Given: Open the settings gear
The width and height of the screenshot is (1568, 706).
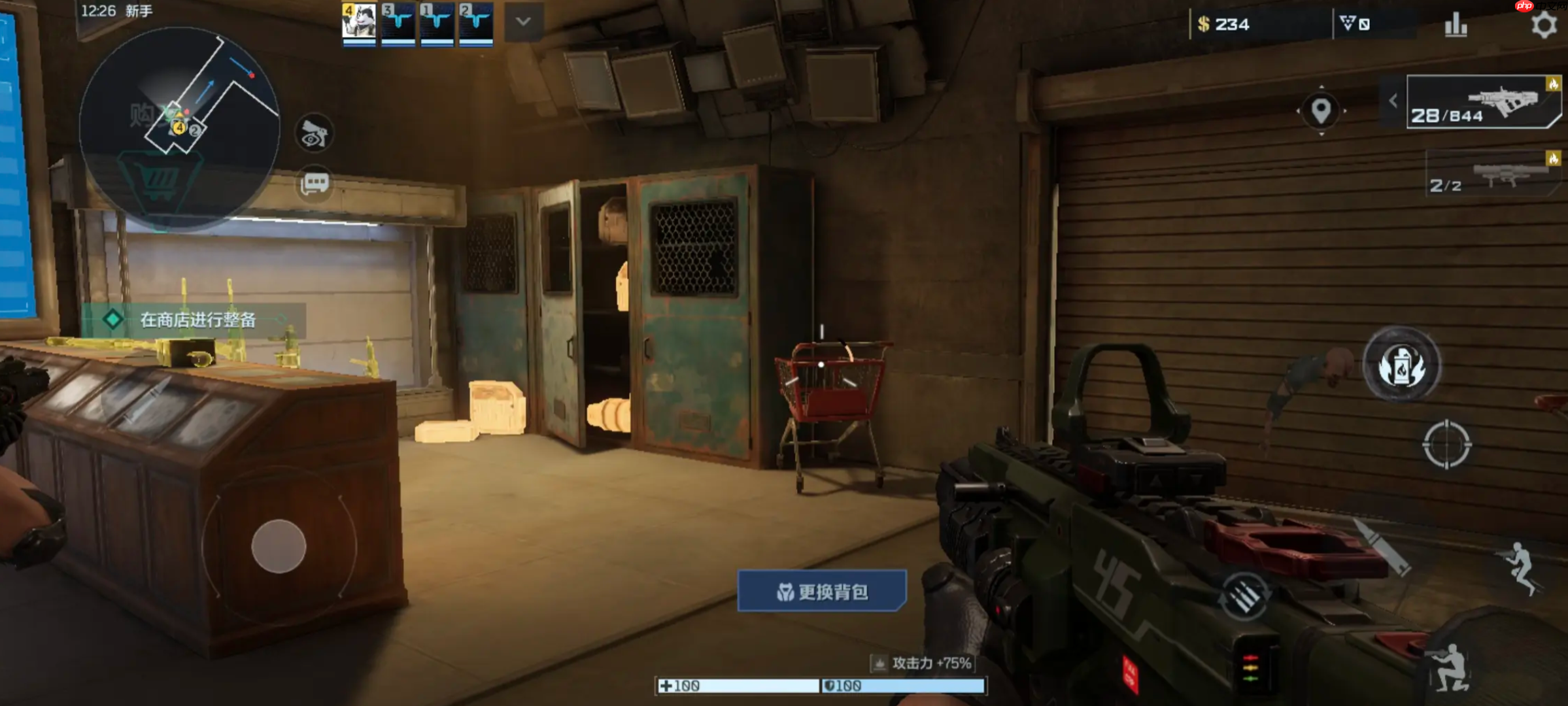Looking at the screenshot, I should [x=1543, y=25].
